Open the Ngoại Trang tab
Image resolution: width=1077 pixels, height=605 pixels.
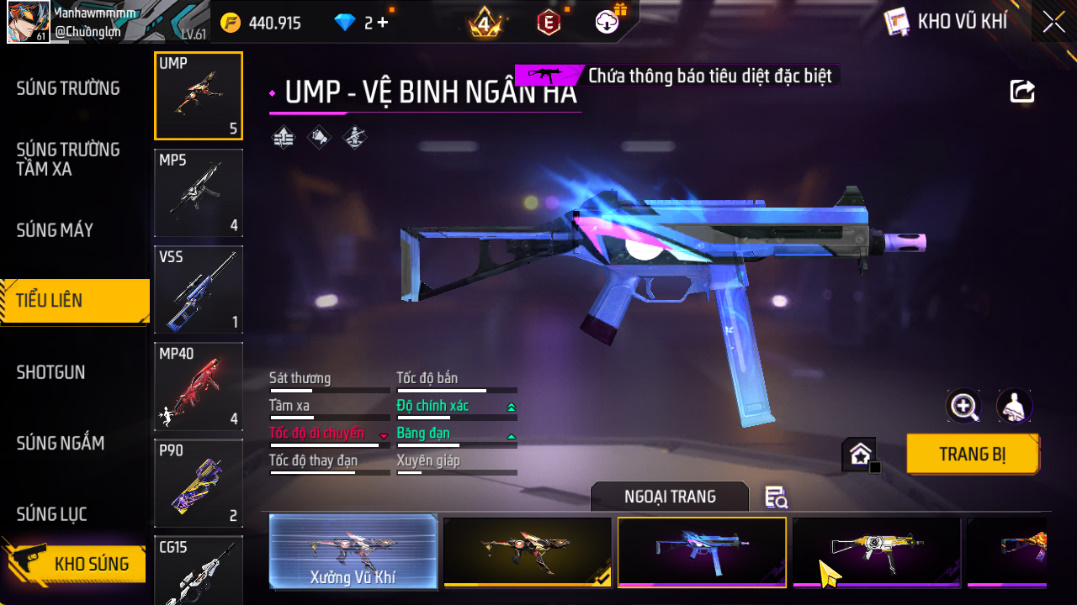(669, 497)
